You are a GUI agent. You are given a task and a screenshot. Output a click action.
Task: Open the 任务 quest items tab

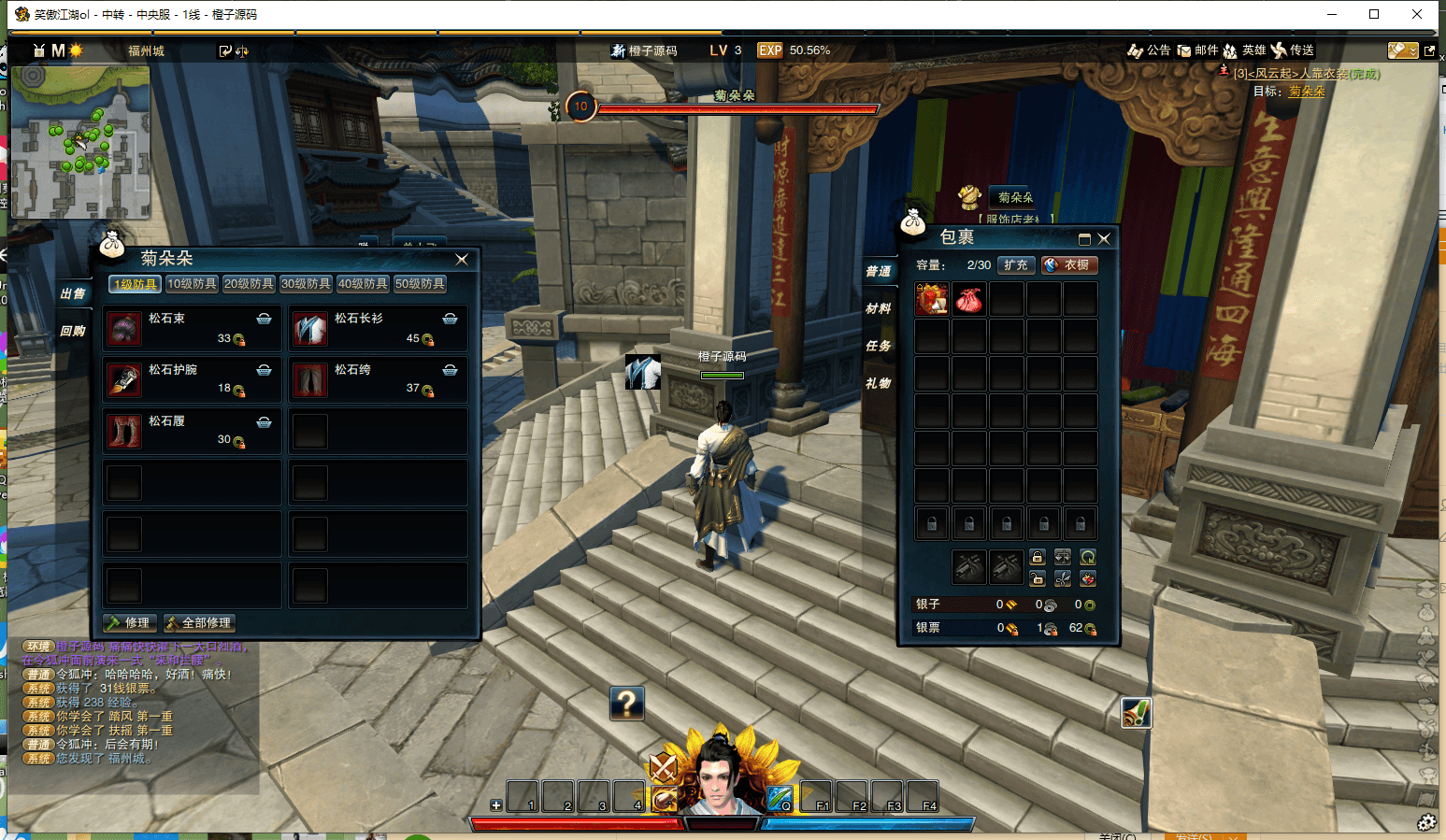click(x=878, y=346)
